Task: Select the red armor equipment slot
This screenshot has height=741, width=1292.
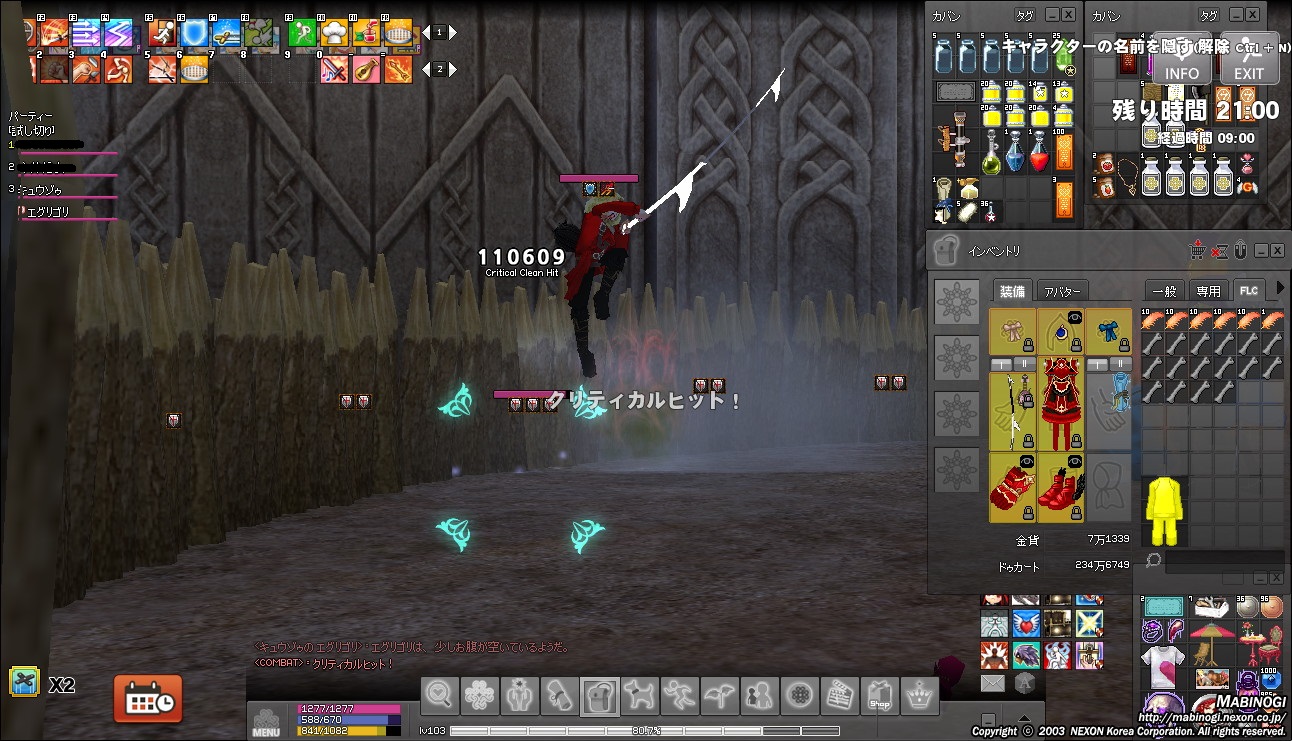Action: click(x=1060, y=410)
